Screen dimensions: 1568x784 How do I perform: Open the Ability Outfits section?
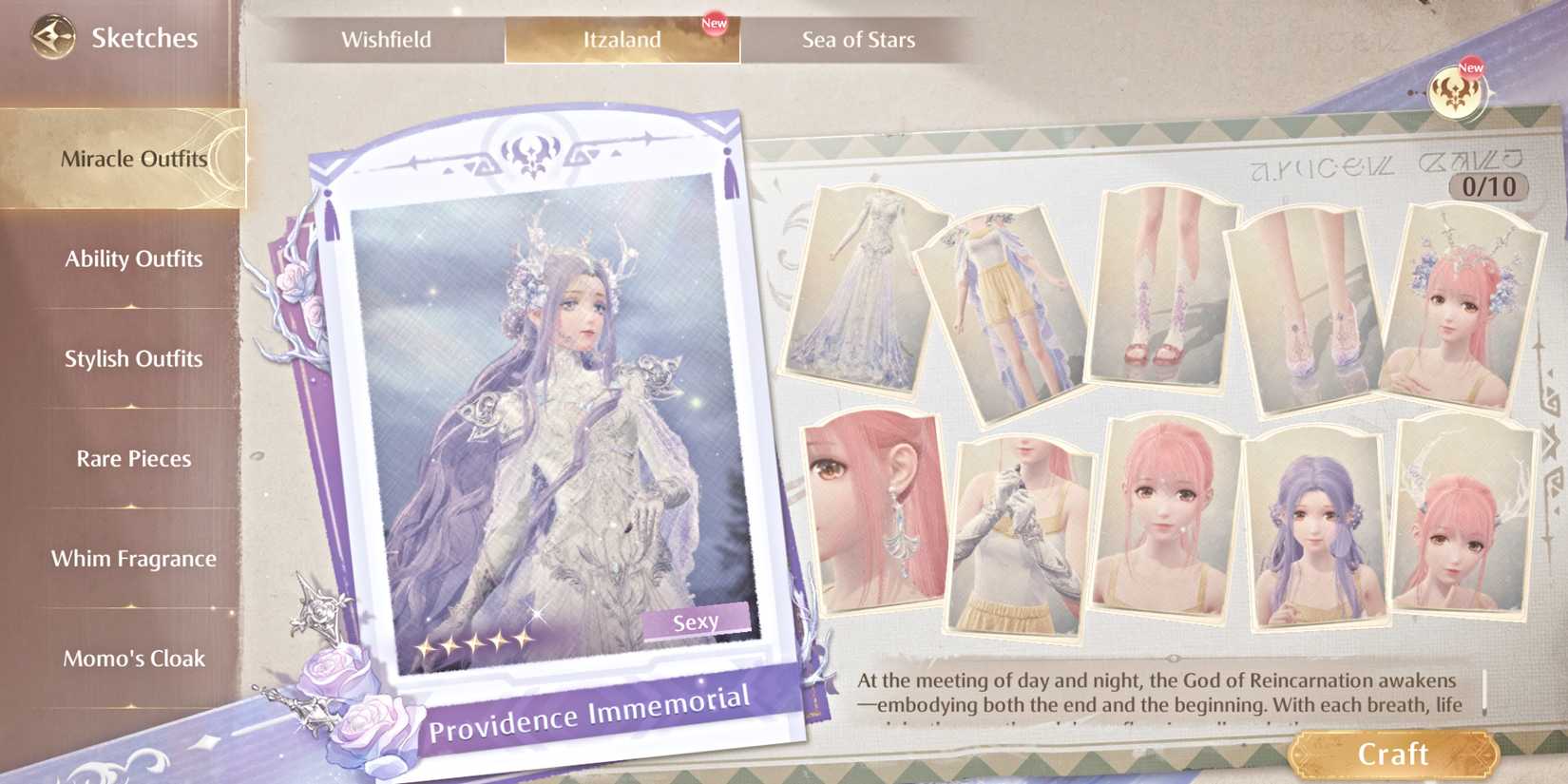(133, 258)
